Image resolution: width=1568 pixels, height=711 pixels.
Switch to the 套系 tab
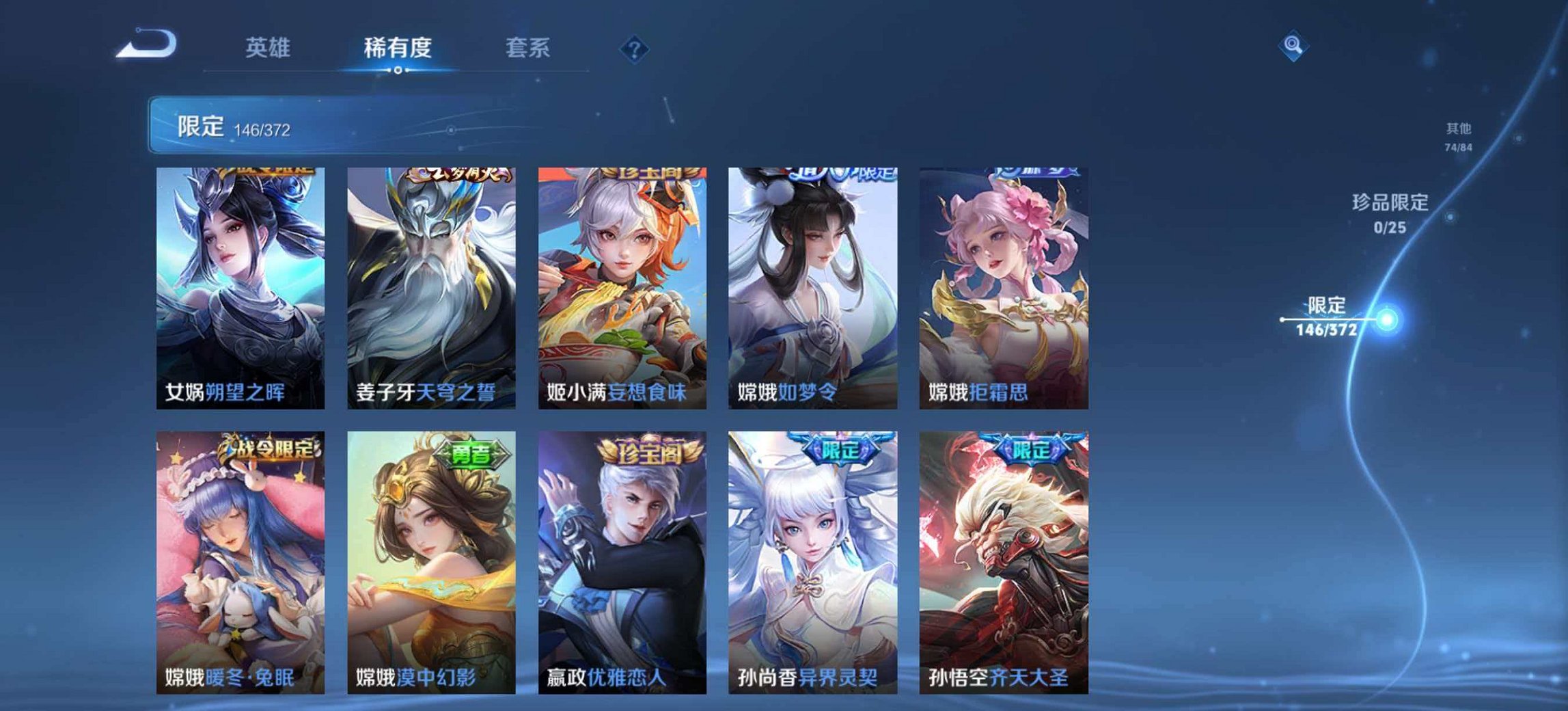click(529, 48)
